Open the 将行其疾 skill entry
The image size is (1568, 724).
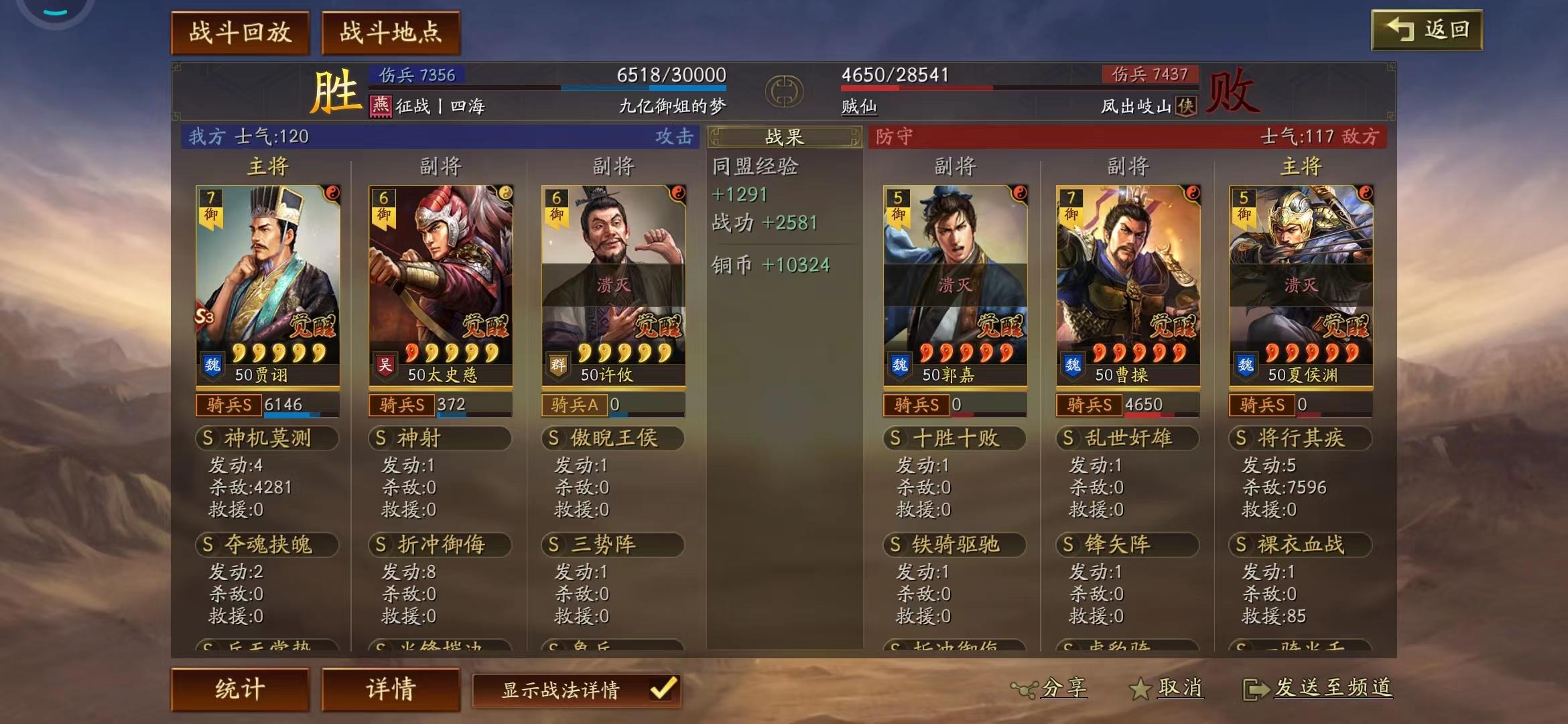click(x=1301, y=438)
